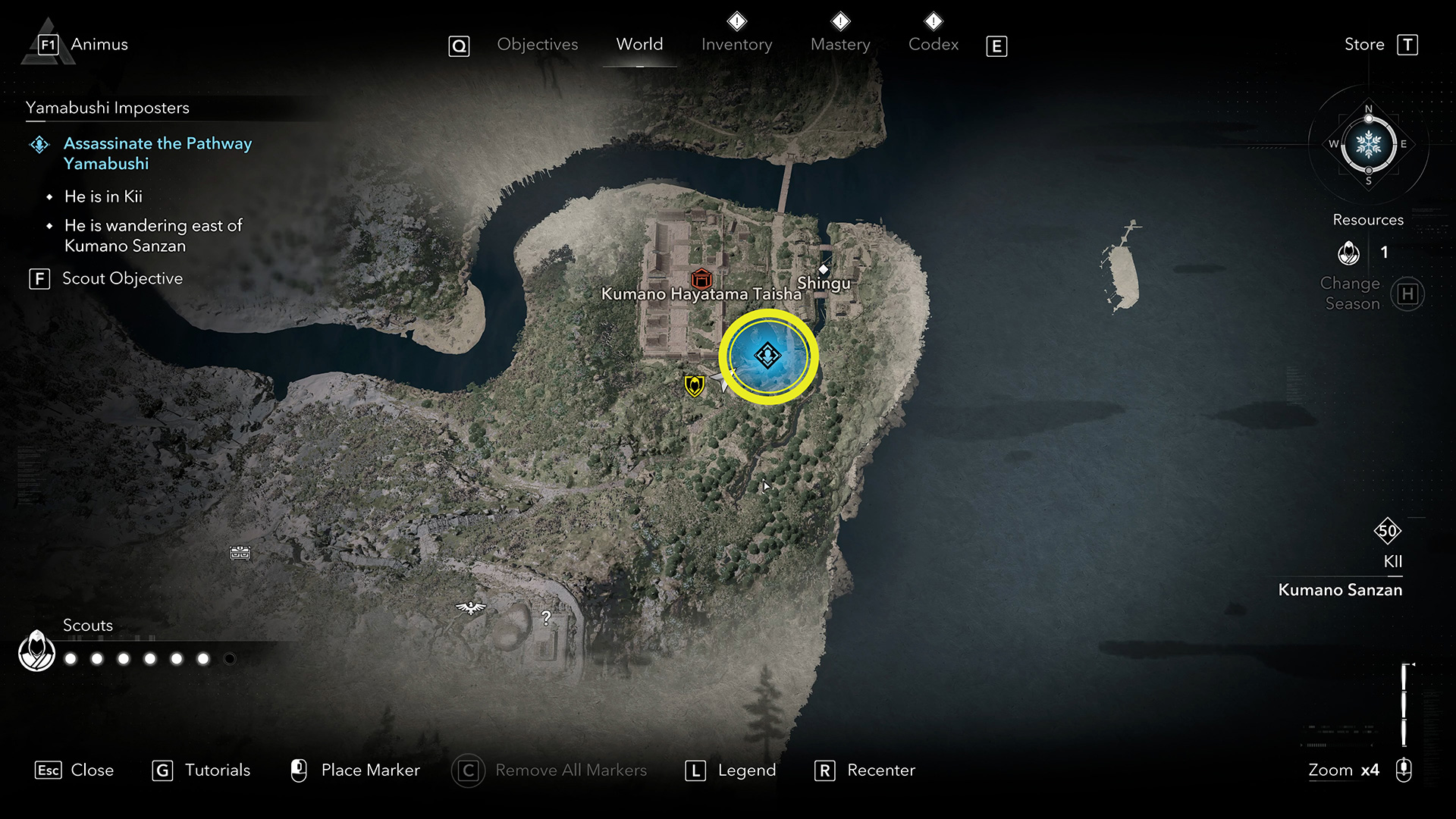This screenshot has width=1456, height=819.
Task: Click the snowflake season compass
Action: point(1368,144)
